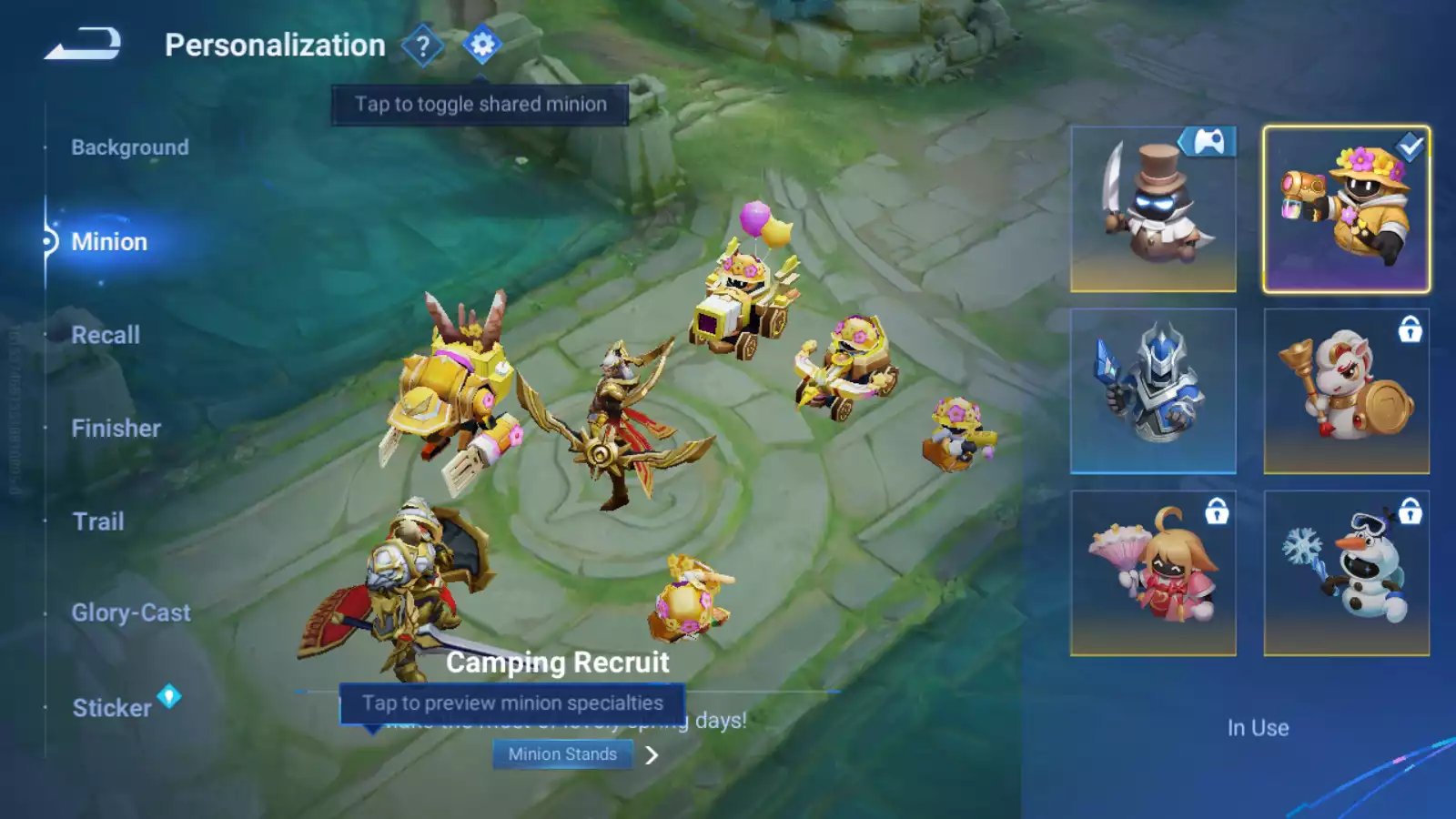Select the flower-hat Camping Recruit minion
The image size is (1456, 819).
click(1346, 209)
